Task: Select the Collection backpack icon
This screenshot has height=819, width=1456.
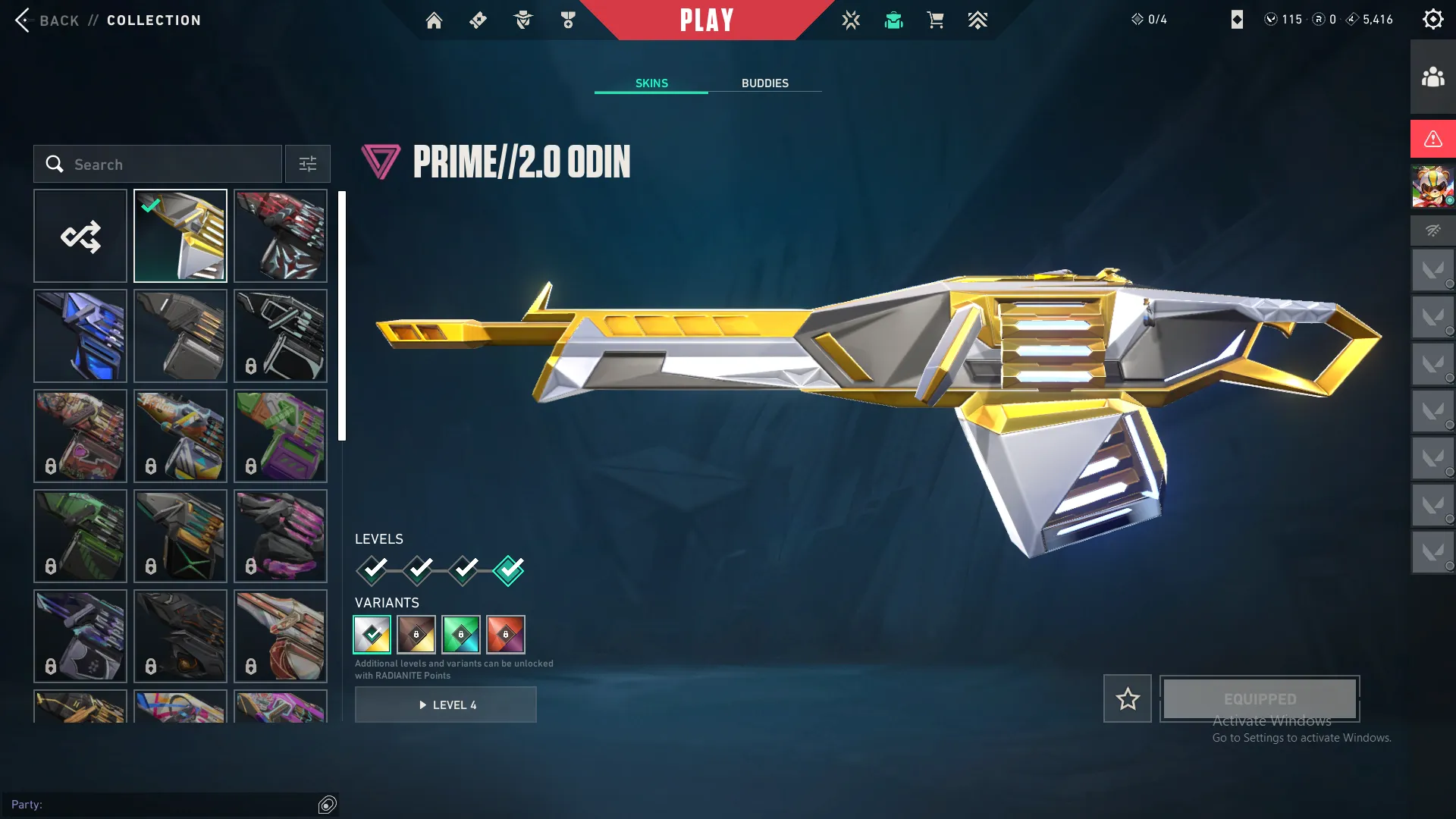Action: coord(893,20)
